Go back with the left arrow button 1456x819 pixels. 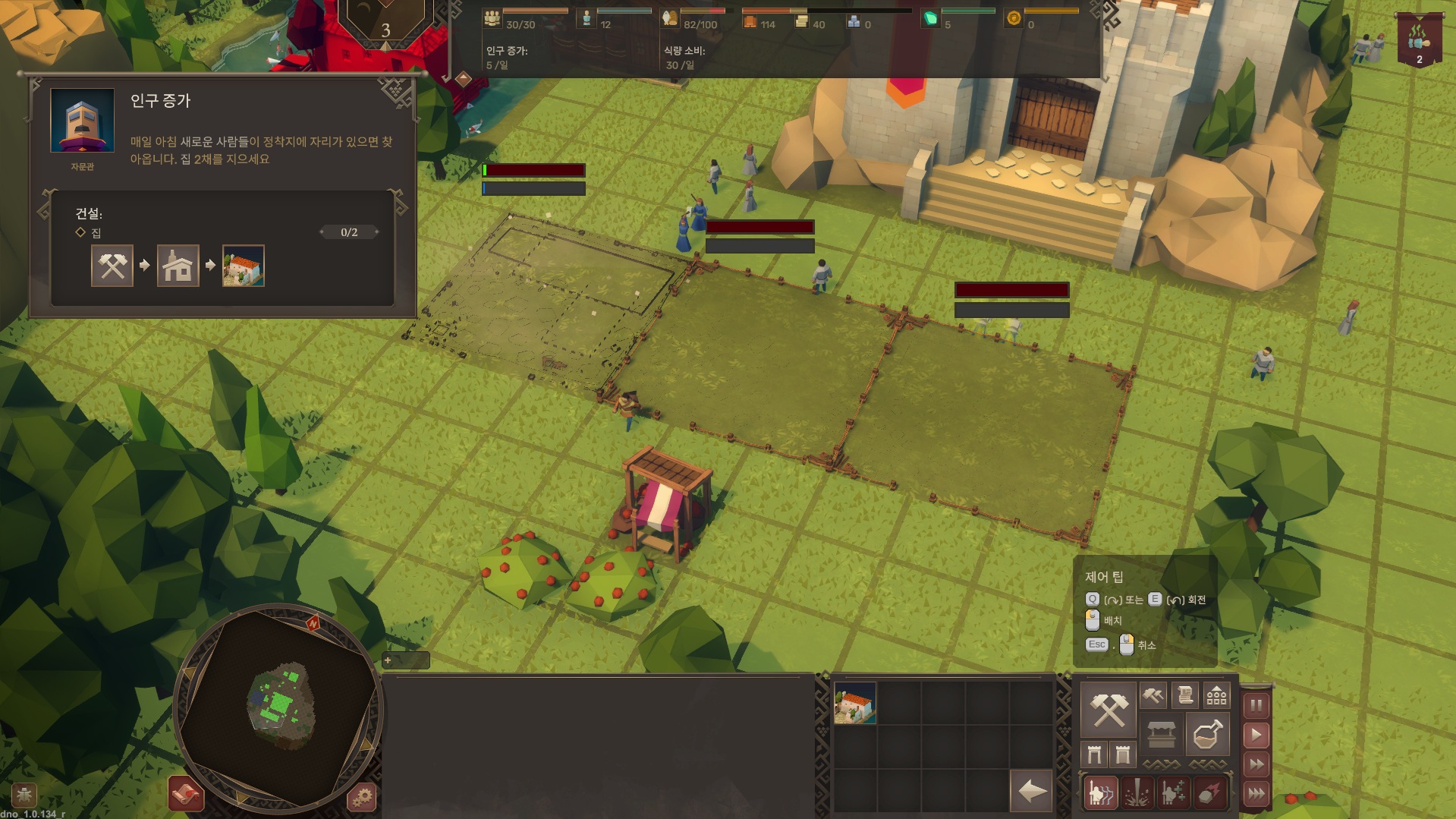tap(1032, 792)
